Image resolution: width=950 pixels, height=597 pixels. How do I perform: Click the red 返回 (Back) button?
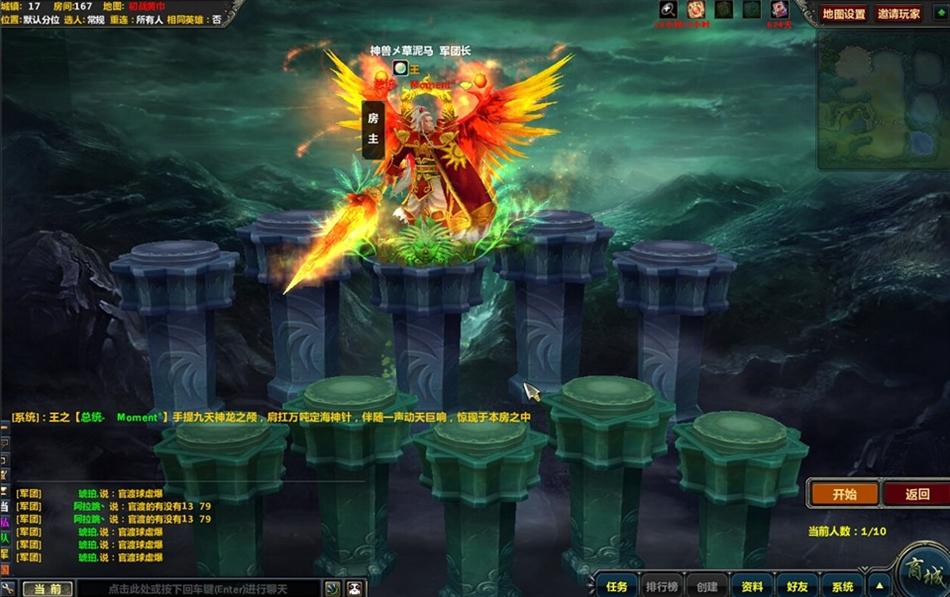pos(916,494)
